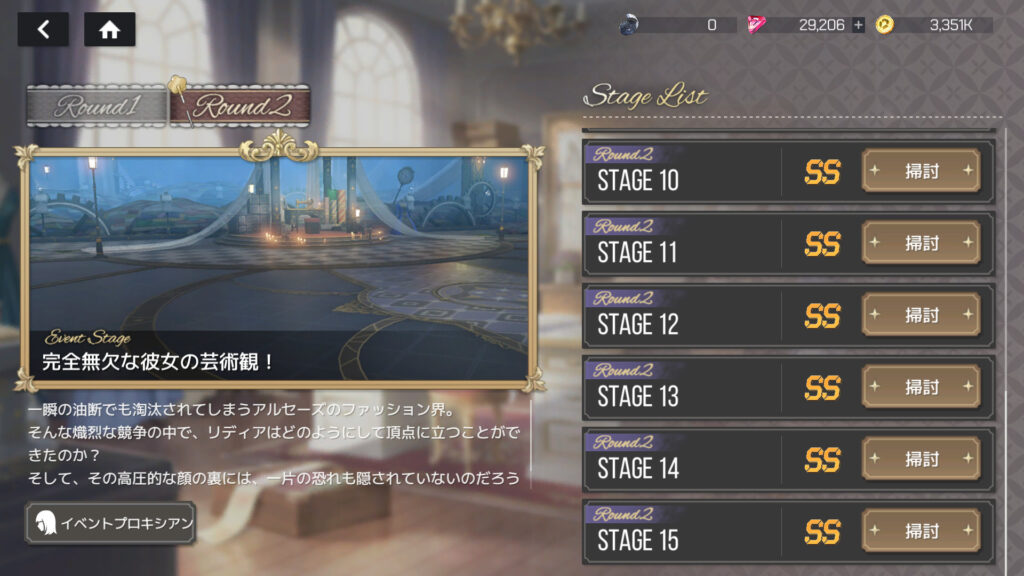Viewport: 1024px width, 576px height.
Task: Go back using the arrow button
Action: (x=43, y=30)
